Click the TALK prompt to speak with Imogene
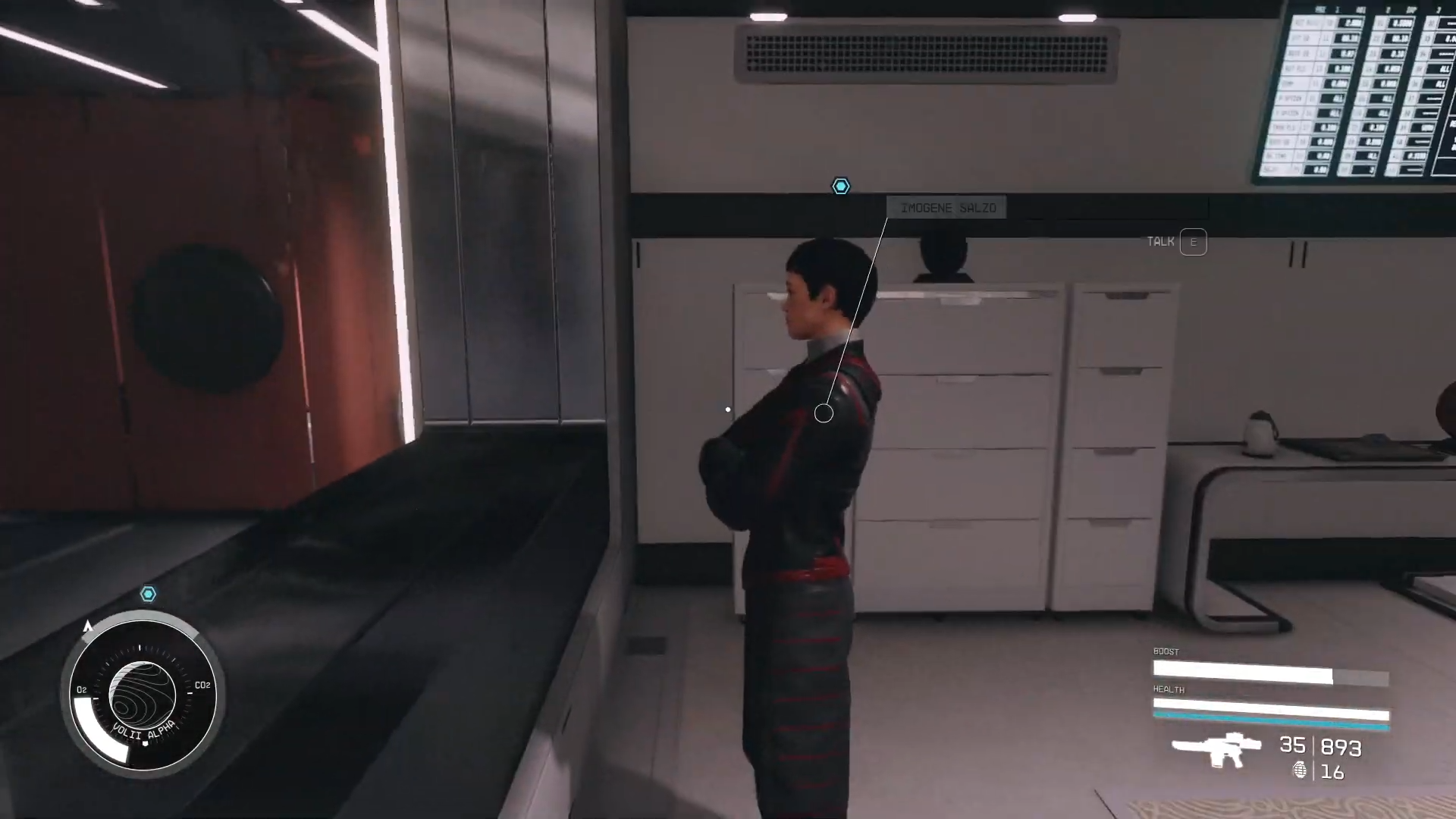 click(1162, 241)
